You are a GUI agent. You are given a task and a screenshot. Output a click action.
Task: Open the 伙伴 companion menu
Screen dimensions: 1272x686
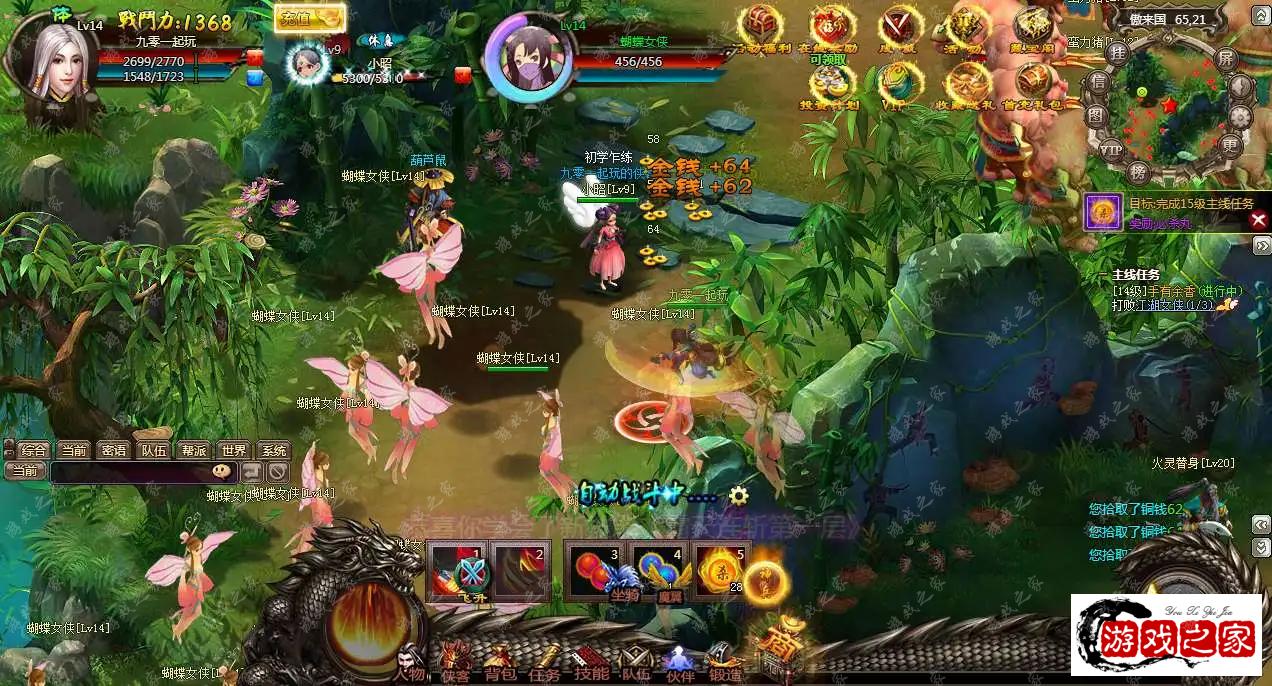680,663
